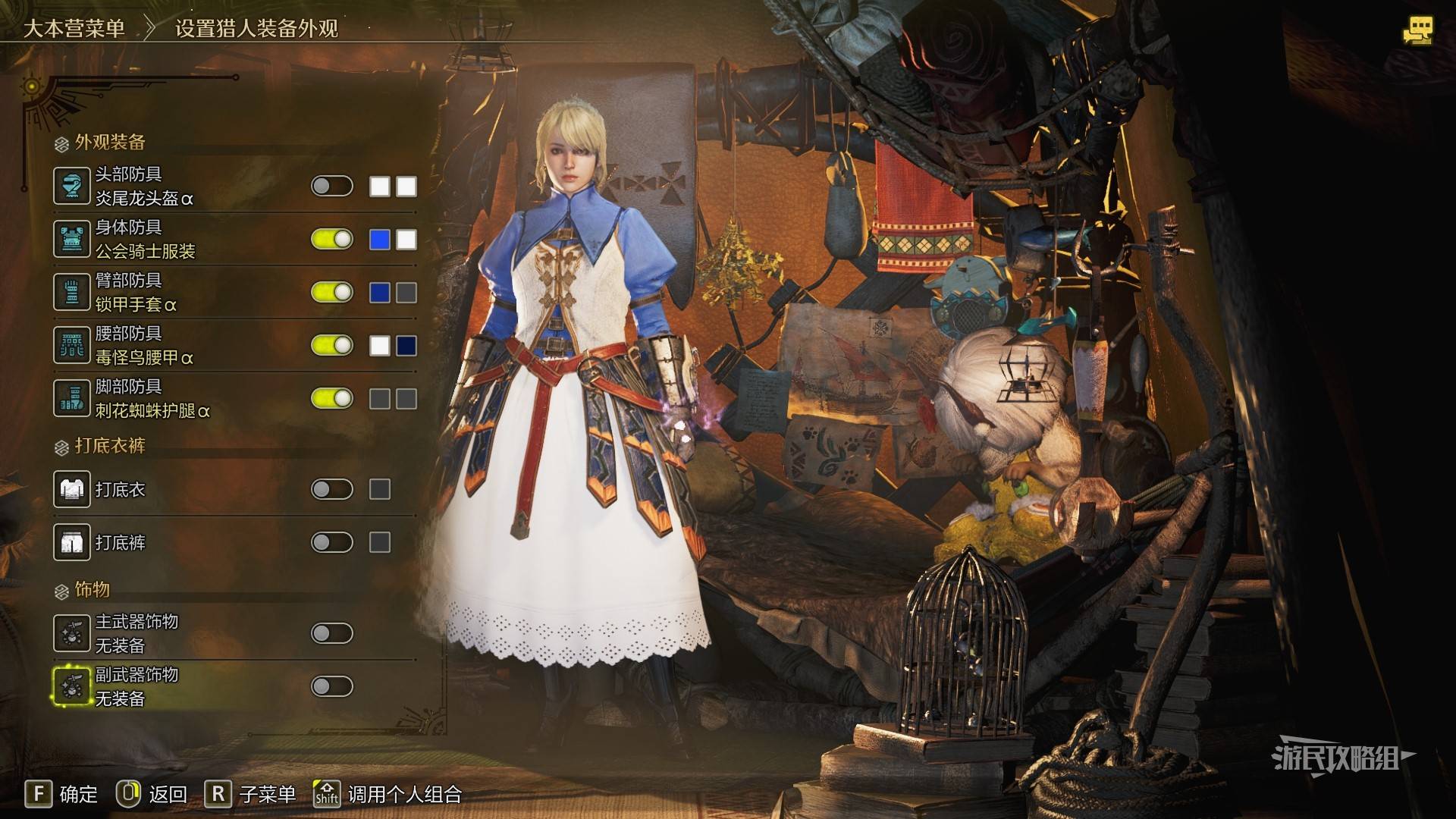1456x819 pixels.
Task: Go back to 大本营菜单 breadcrumb
Action: [x=74, y=29]
